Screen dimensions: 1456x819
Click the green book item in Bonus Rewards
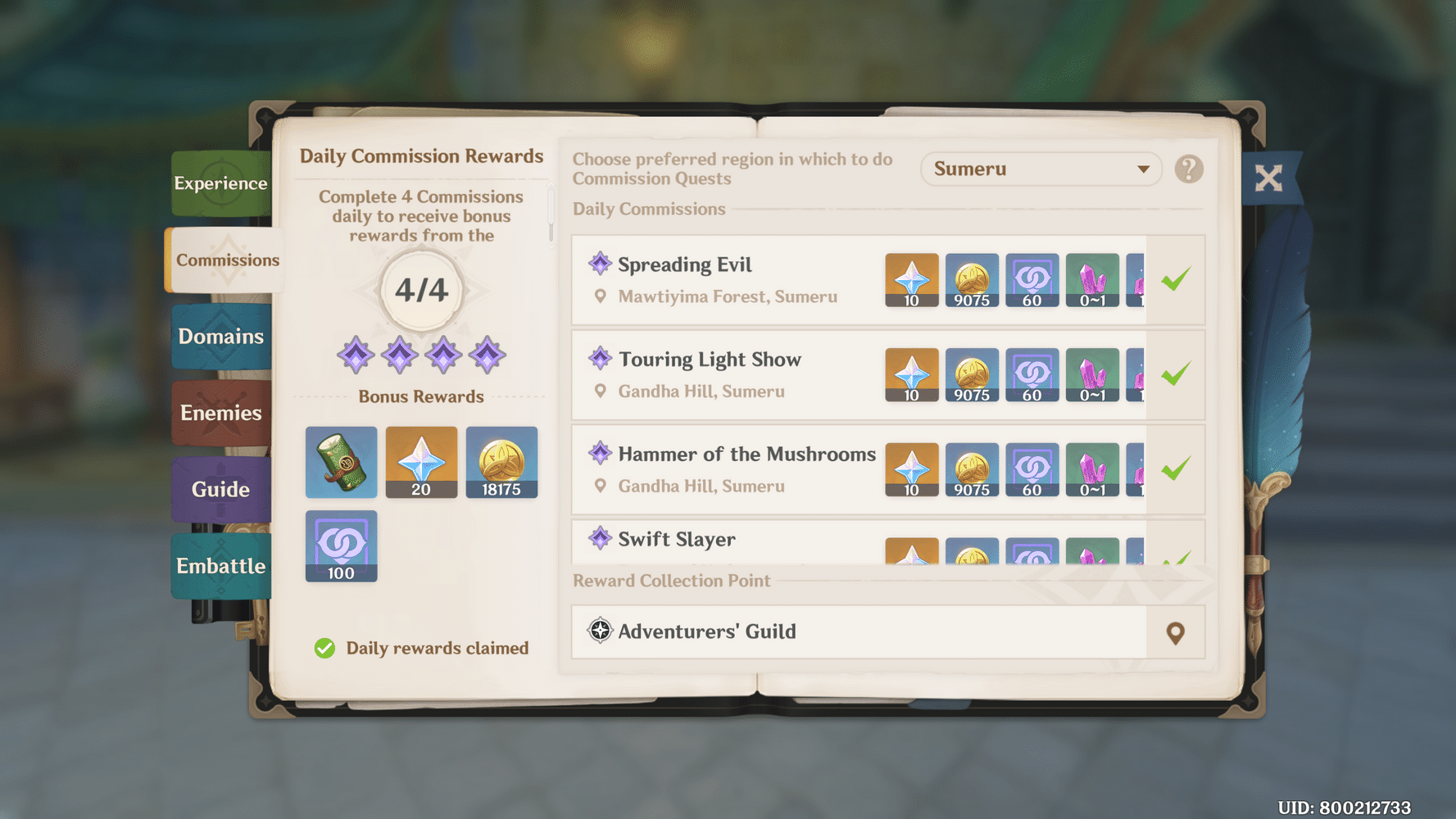[x=340, y=462]
